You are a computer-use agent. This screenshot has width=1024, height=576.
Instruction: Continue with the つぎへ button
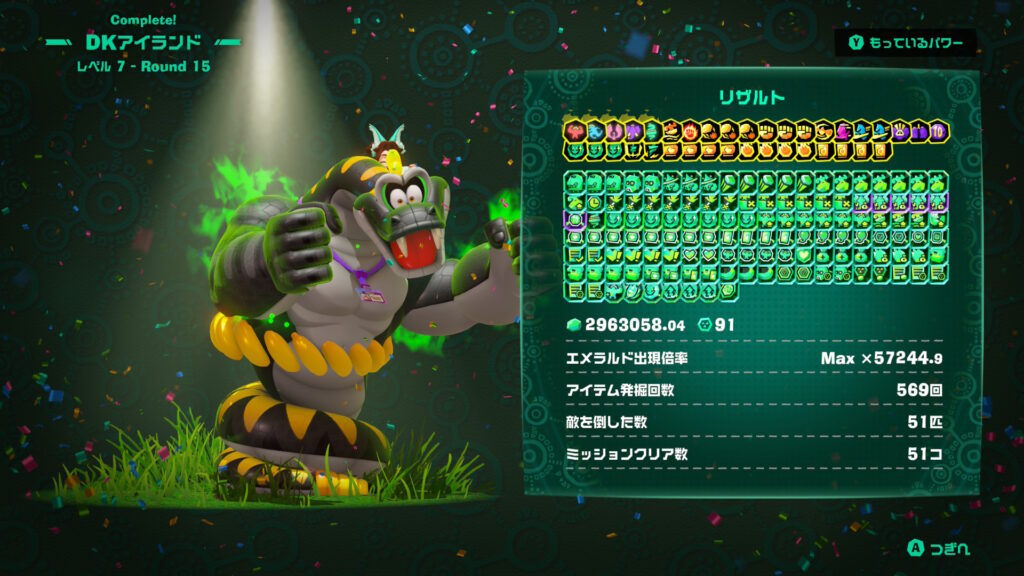pyautogui.click(x=939, y=548)
